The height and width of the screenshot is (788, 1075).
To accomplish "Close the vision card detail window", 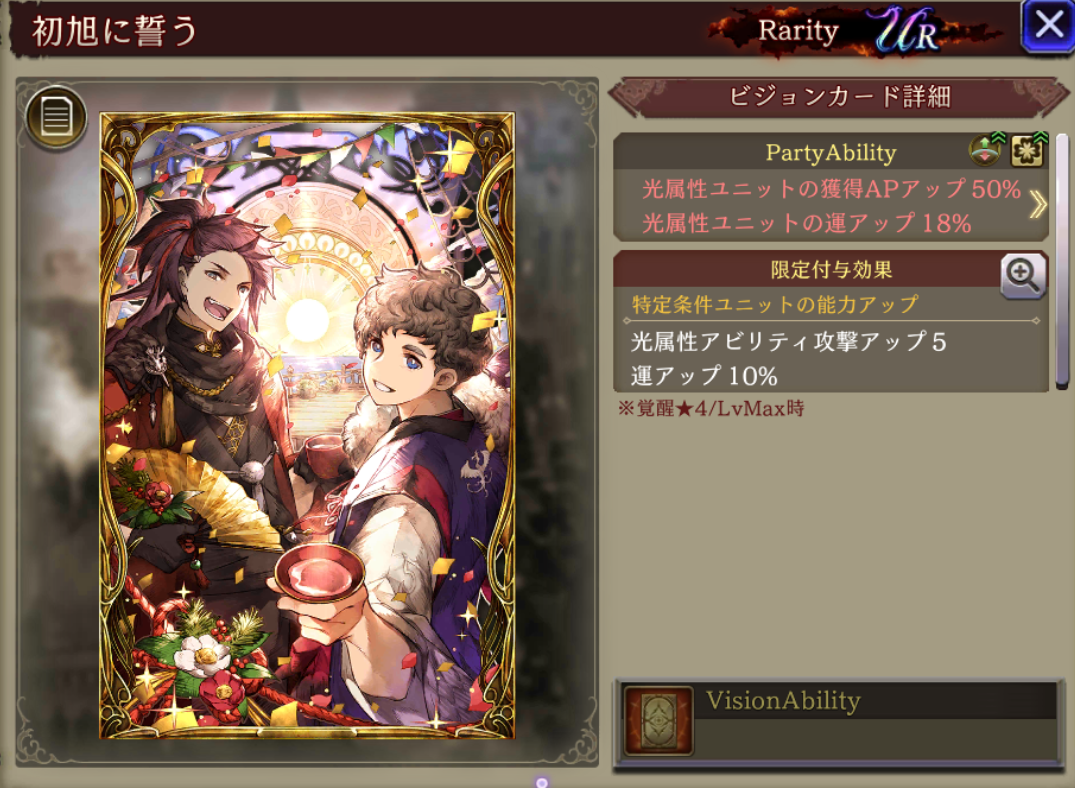I will tap(1047, 25).
